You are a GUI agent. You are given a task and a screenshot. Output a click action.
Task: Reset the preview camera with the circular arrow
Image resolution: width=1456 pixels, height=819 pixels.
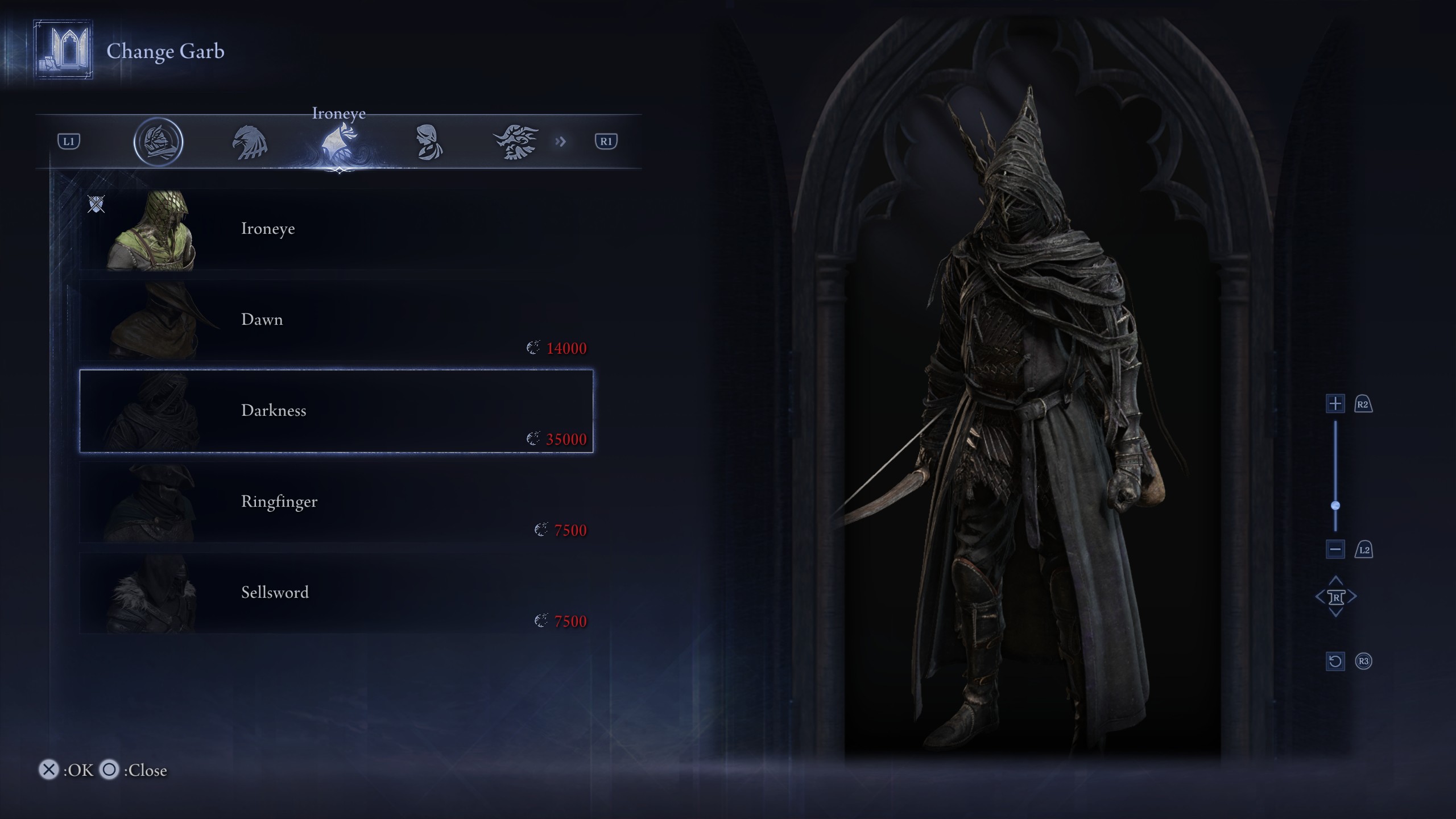(1335, 661)
